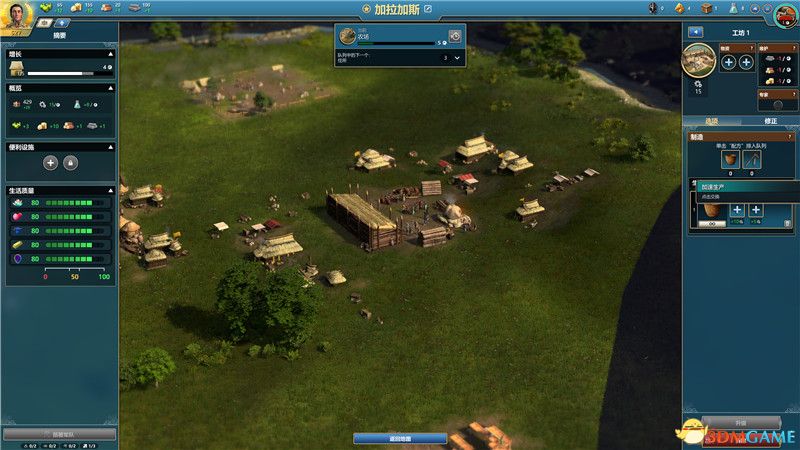Click the camera icon in the queue panel
This screenshot has width=800, height=450.
coord(455,36)
